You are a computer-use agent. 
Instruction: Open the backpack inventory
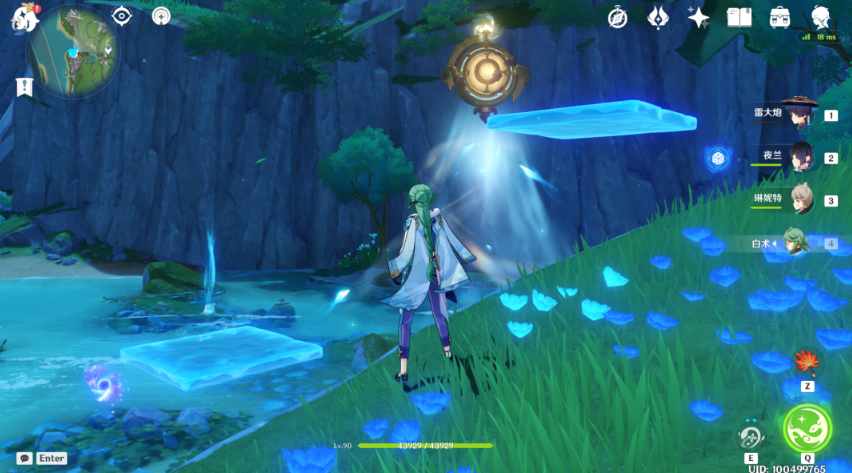pyautogui.click(x=780, y=17)
